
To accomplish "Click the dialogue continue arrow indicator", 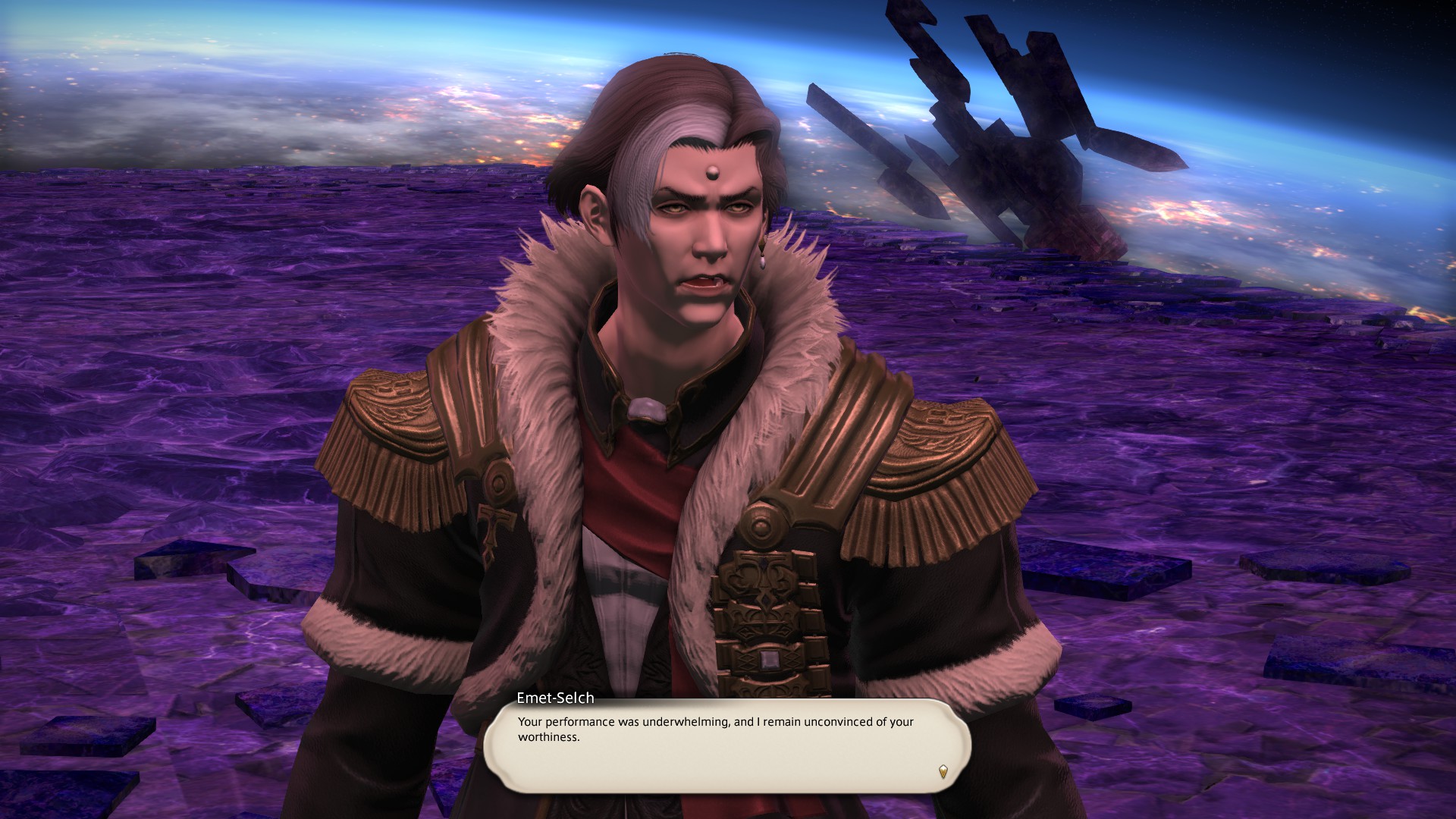I will click(943, 772).
